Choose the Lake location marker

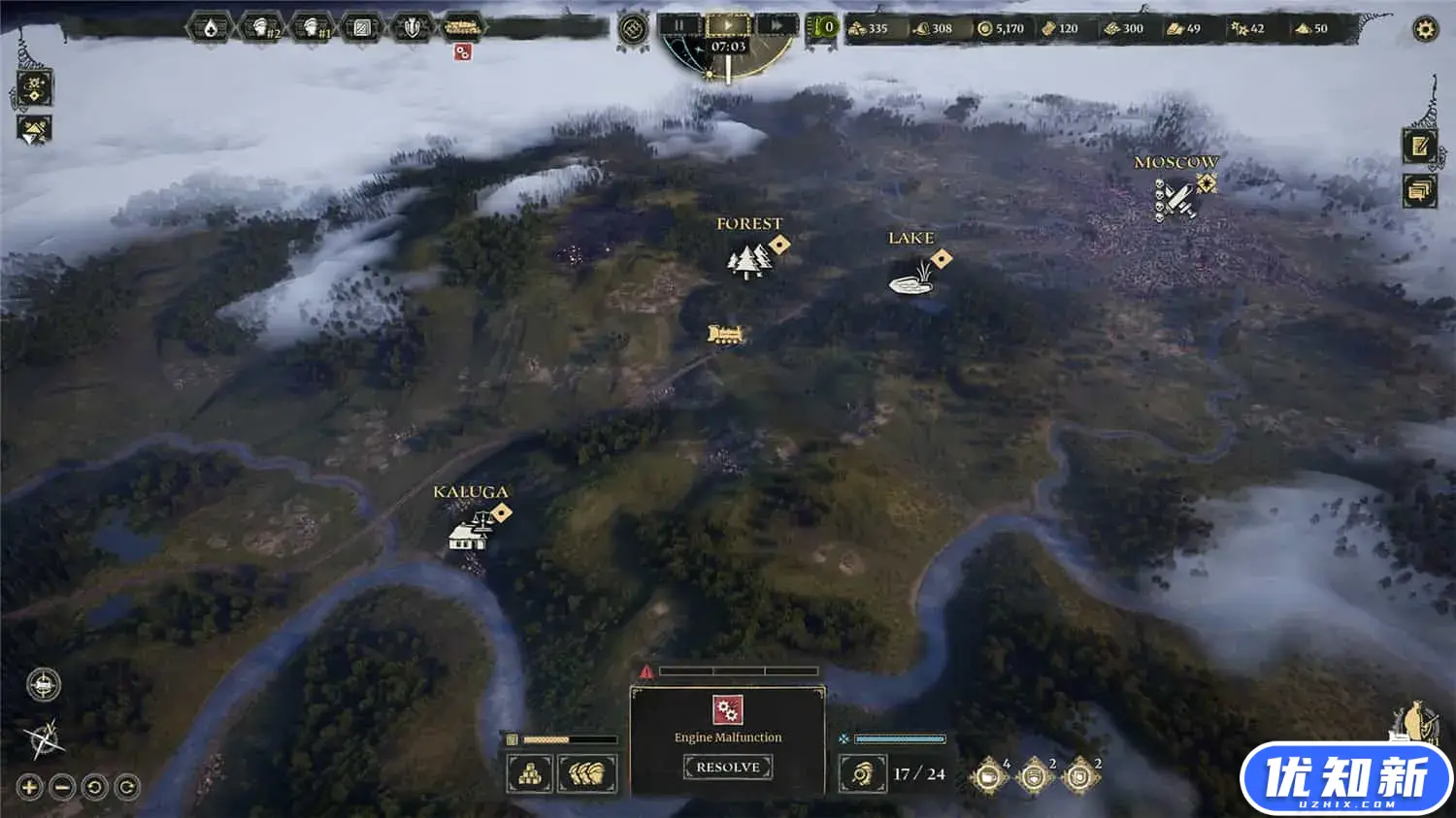point(910,279)
